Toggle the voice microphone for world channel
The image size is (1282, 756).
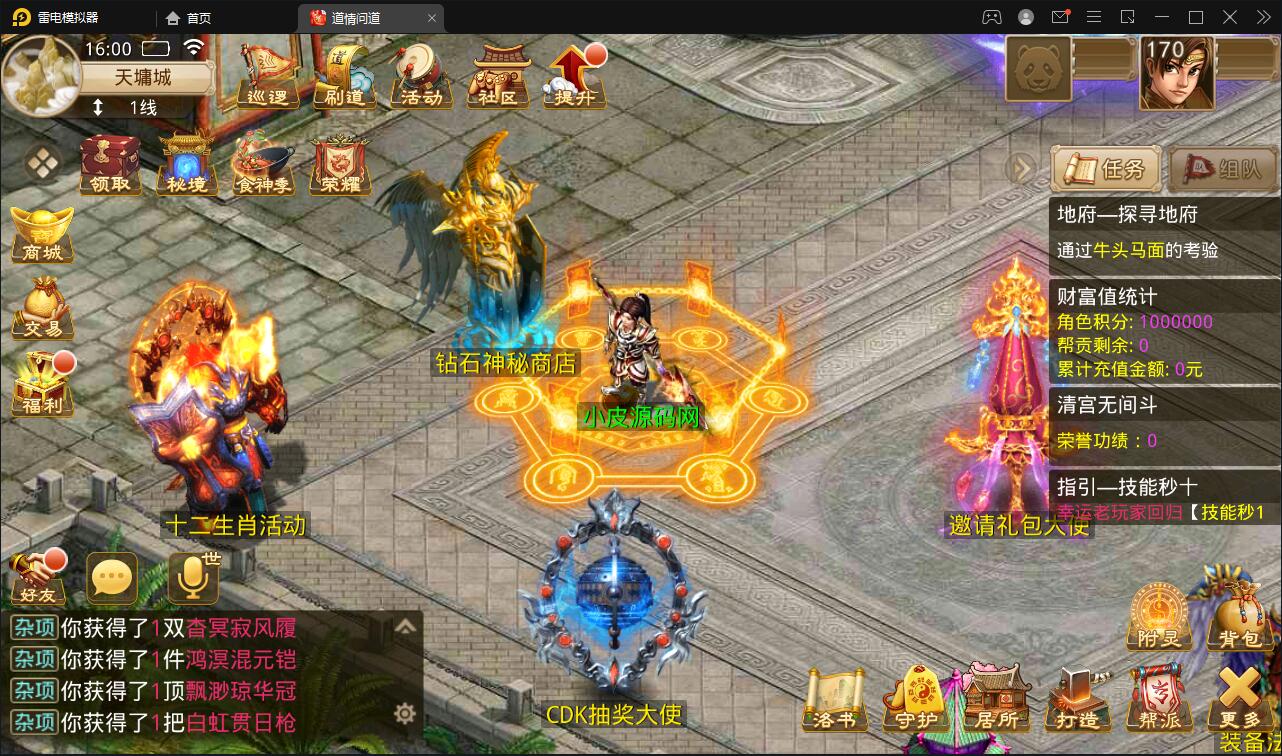[x=190, y=578]
